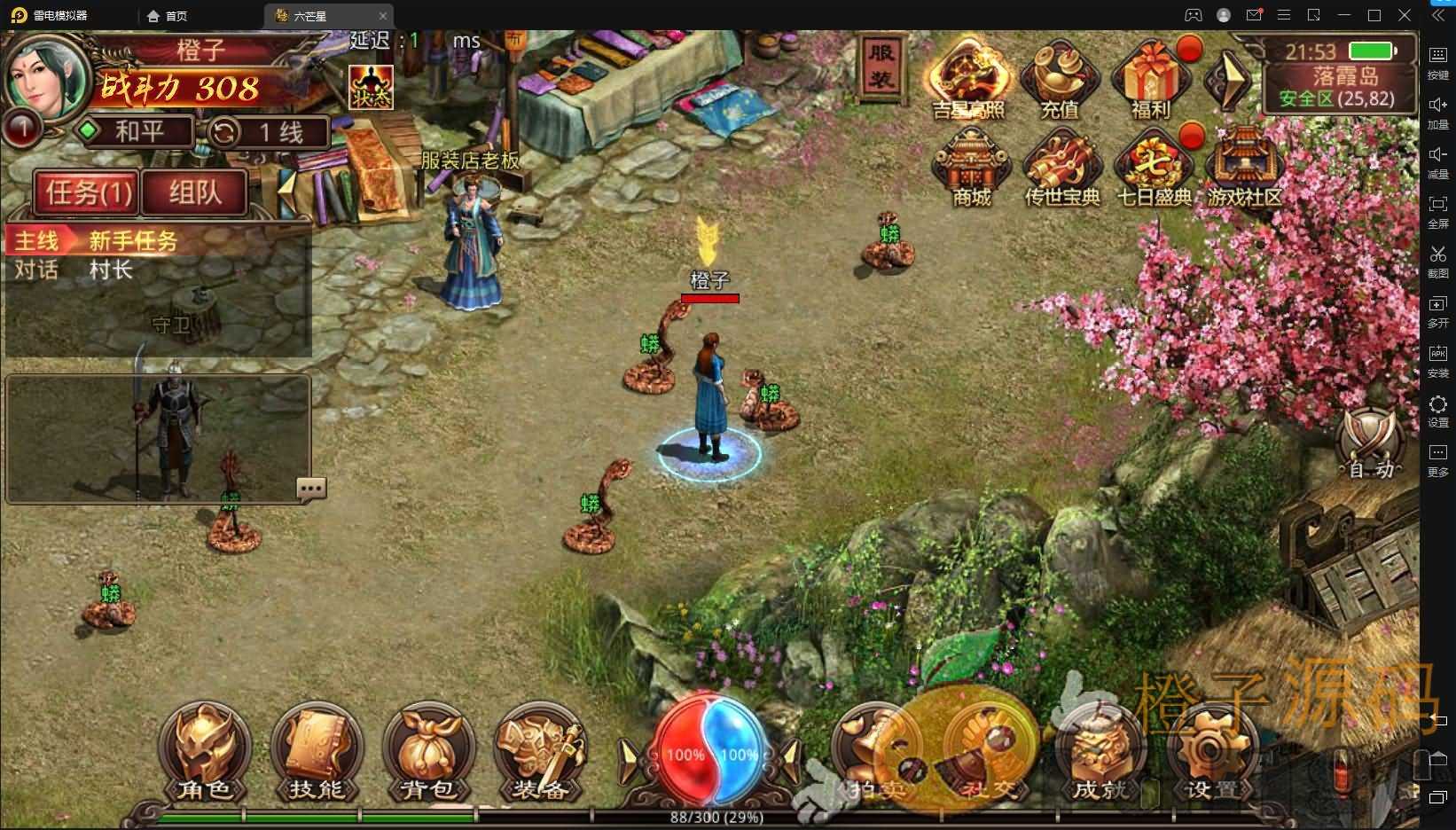Open the 充值 recharge menu
Screen dimensions: 1456x830
pyautogui.click(x=1060, y=80)
